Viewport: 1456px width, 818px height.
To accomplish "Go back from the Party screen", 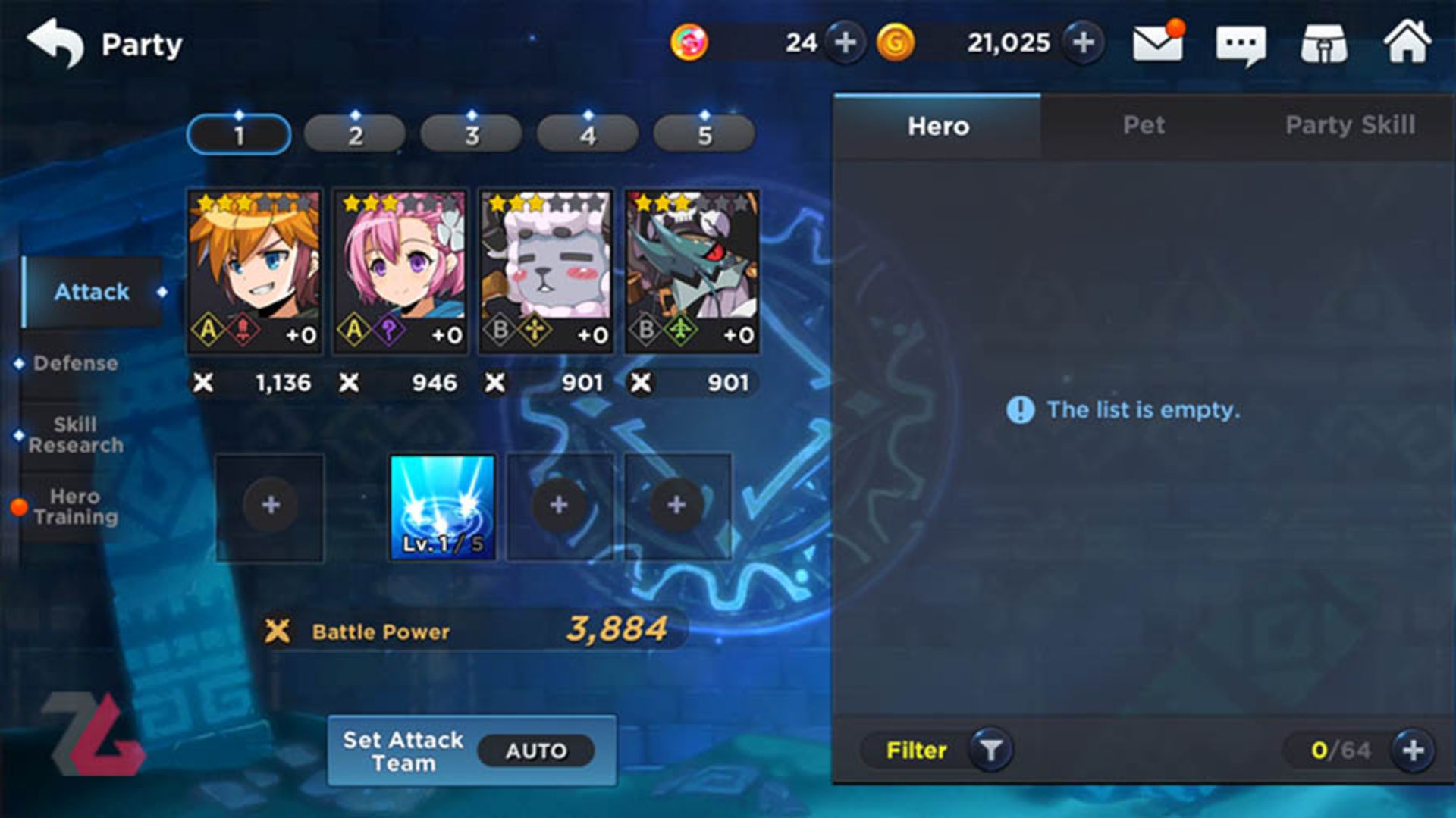I will (x=55, y=43).
